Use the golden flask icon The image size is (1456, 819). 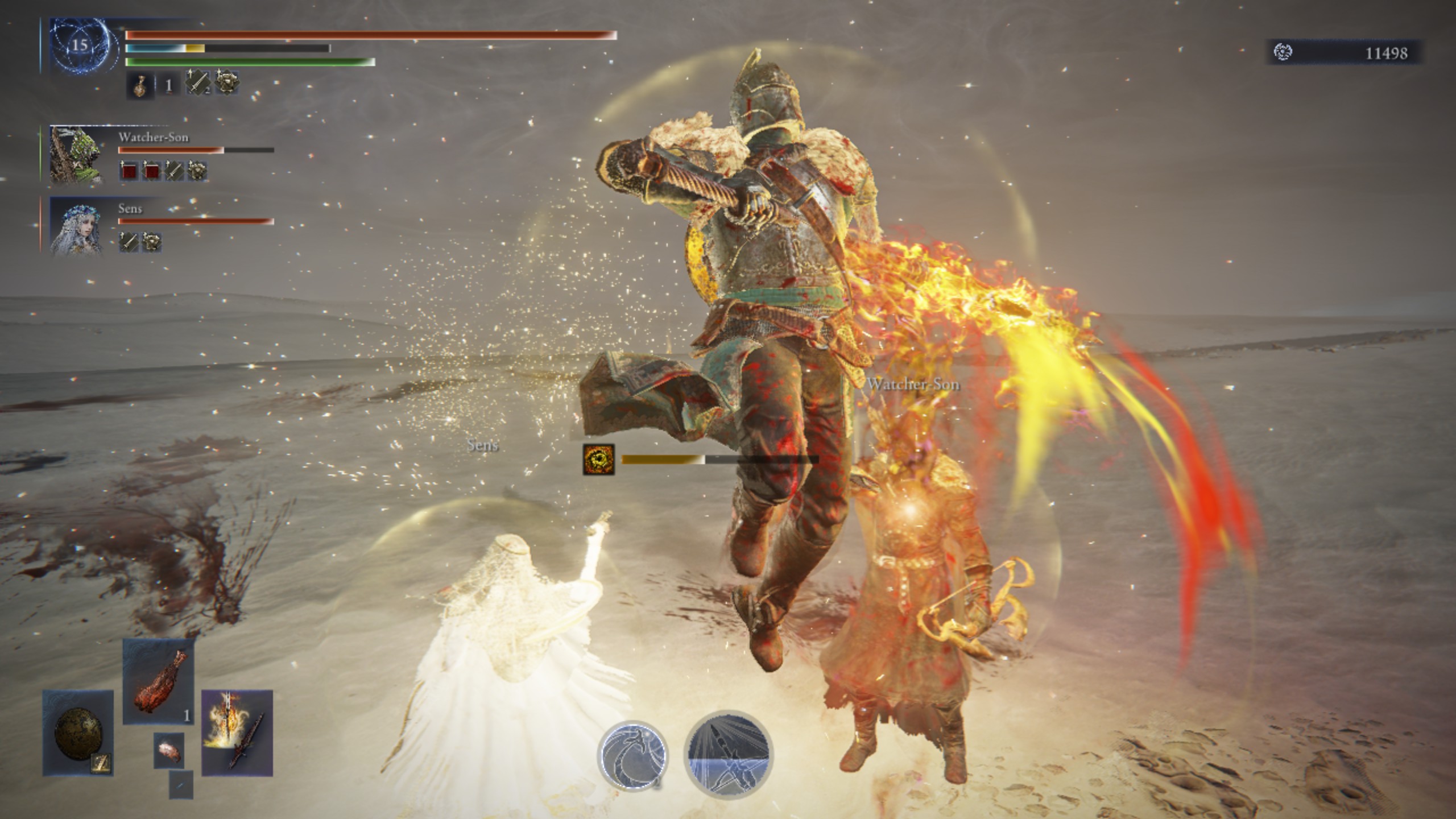pos(139,86)
